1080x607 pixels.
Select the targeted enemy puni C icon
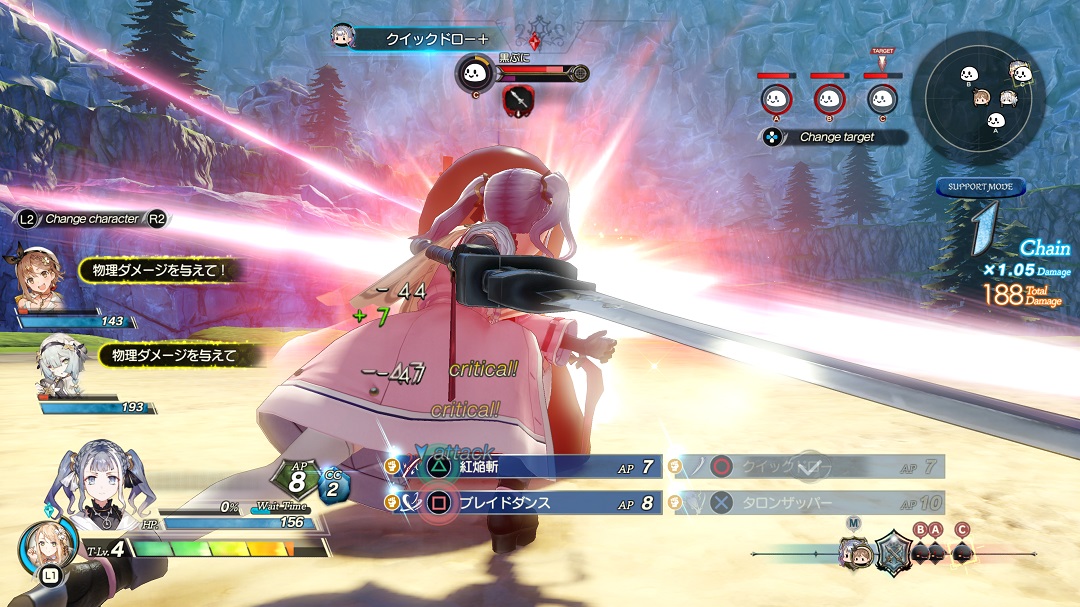click(881, 98)
